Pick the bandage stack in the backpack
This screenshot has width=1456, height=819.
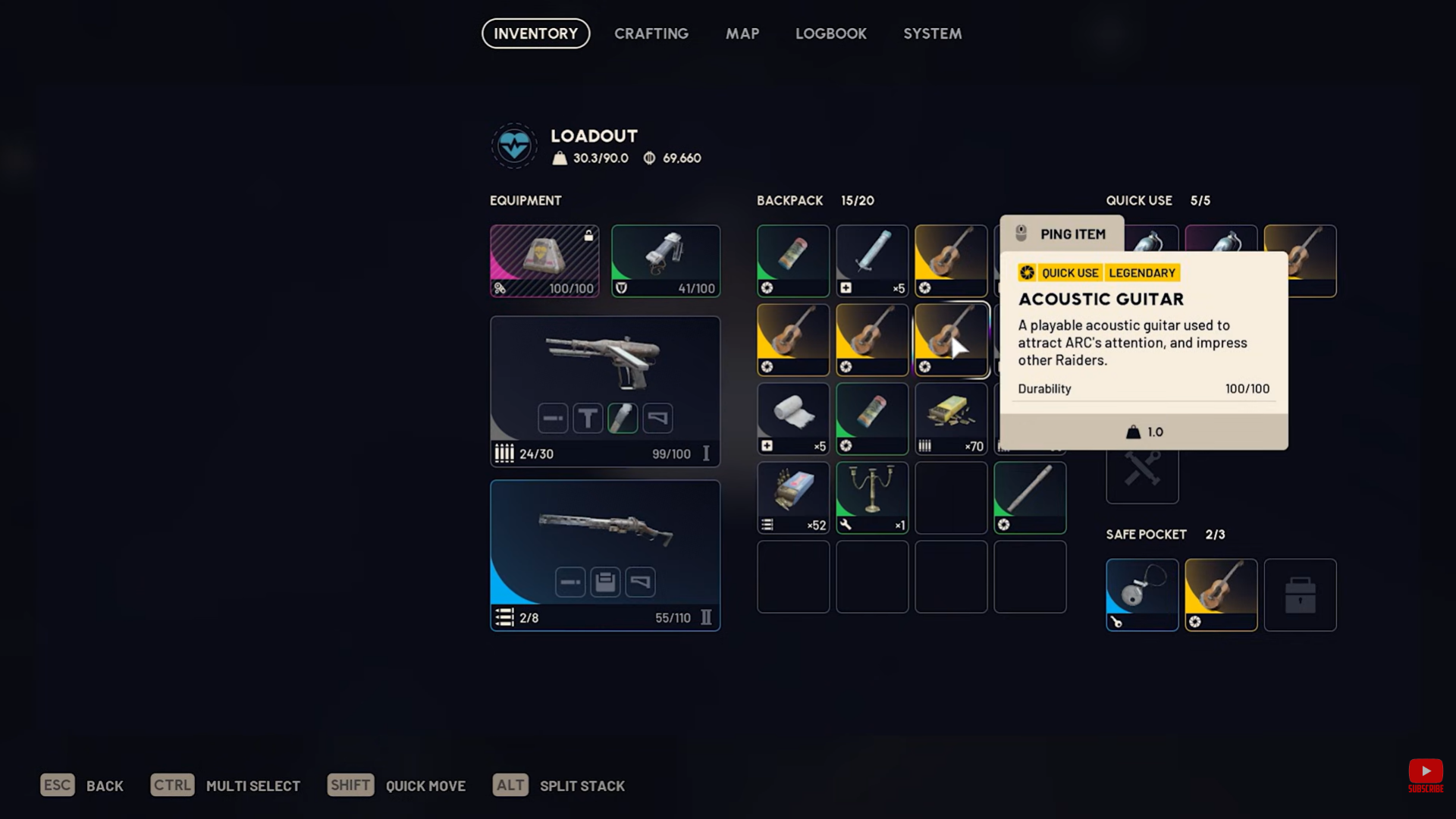[793, 418]
